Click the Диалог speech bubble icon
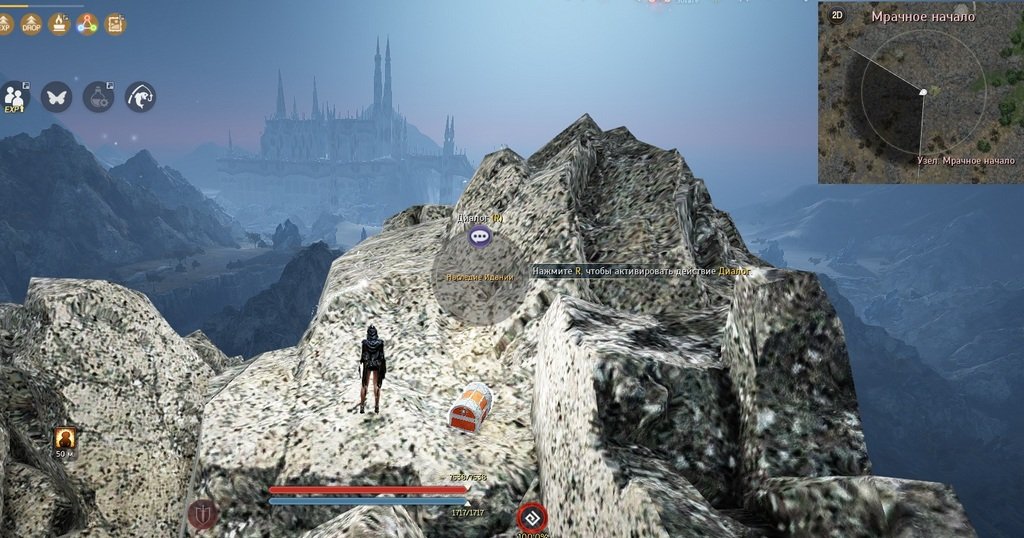 [x=480, y=237]
